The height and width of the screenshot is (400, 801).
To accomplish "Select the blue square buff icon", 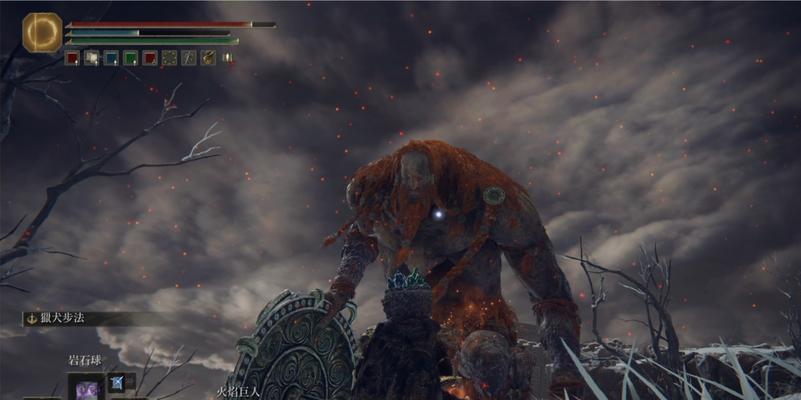I will (110, 58).
